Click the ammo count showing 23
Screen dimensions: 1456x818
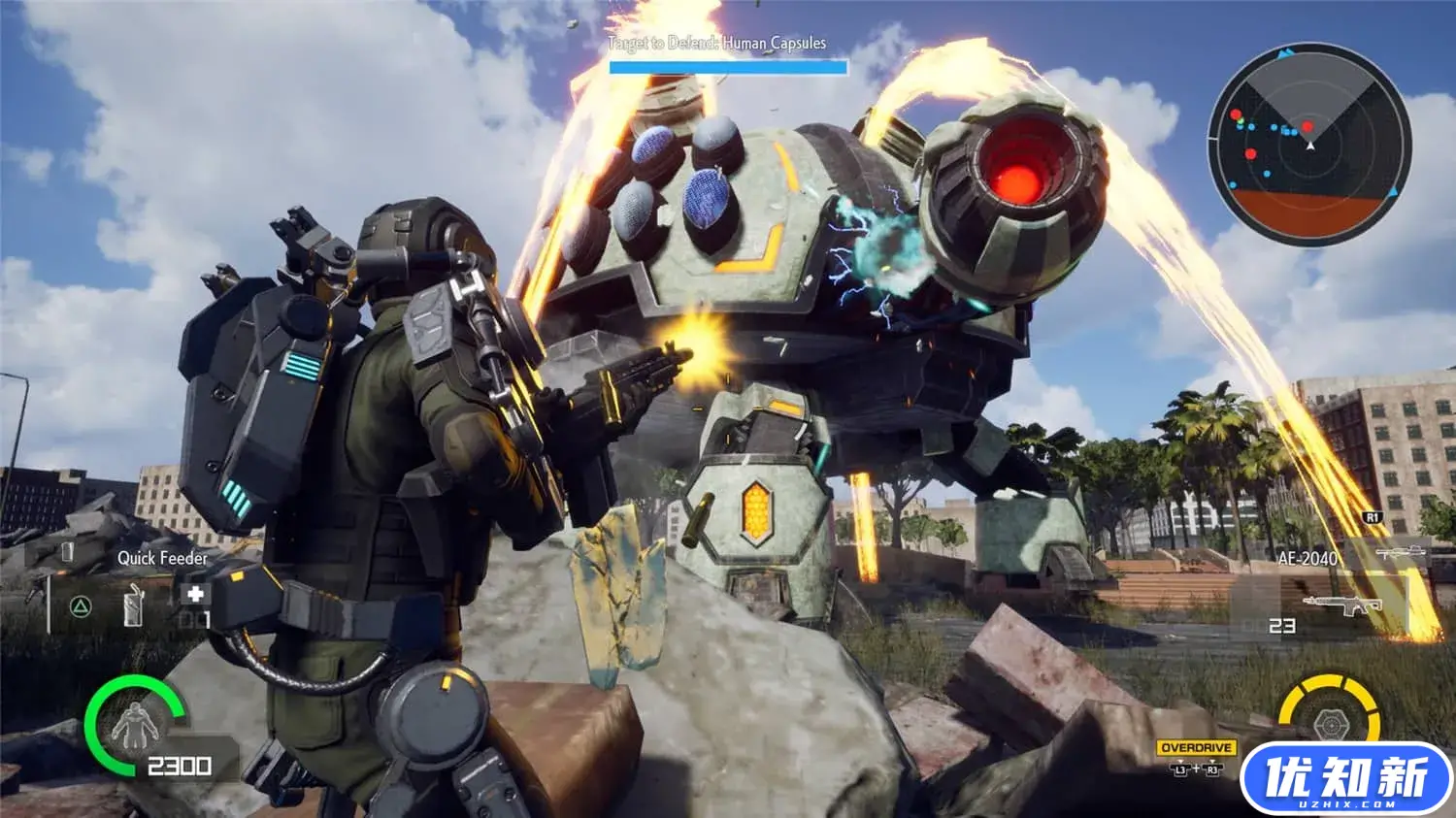point(1282,626)
